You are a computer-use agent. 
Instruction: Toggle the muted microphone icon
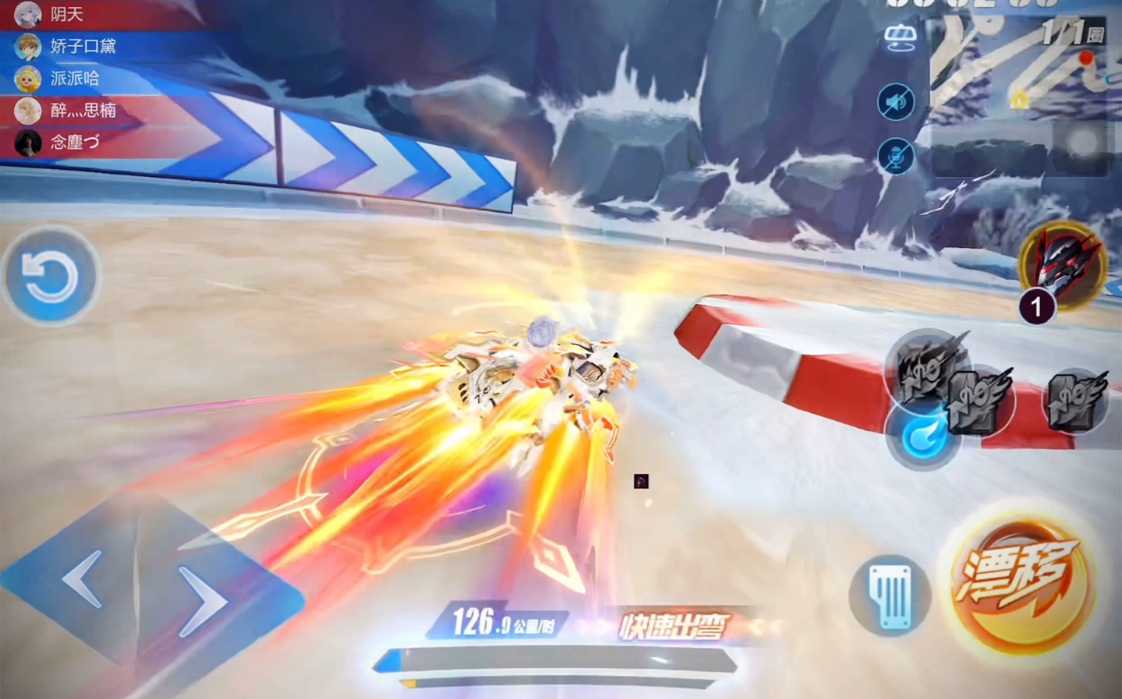coord(896,156)
